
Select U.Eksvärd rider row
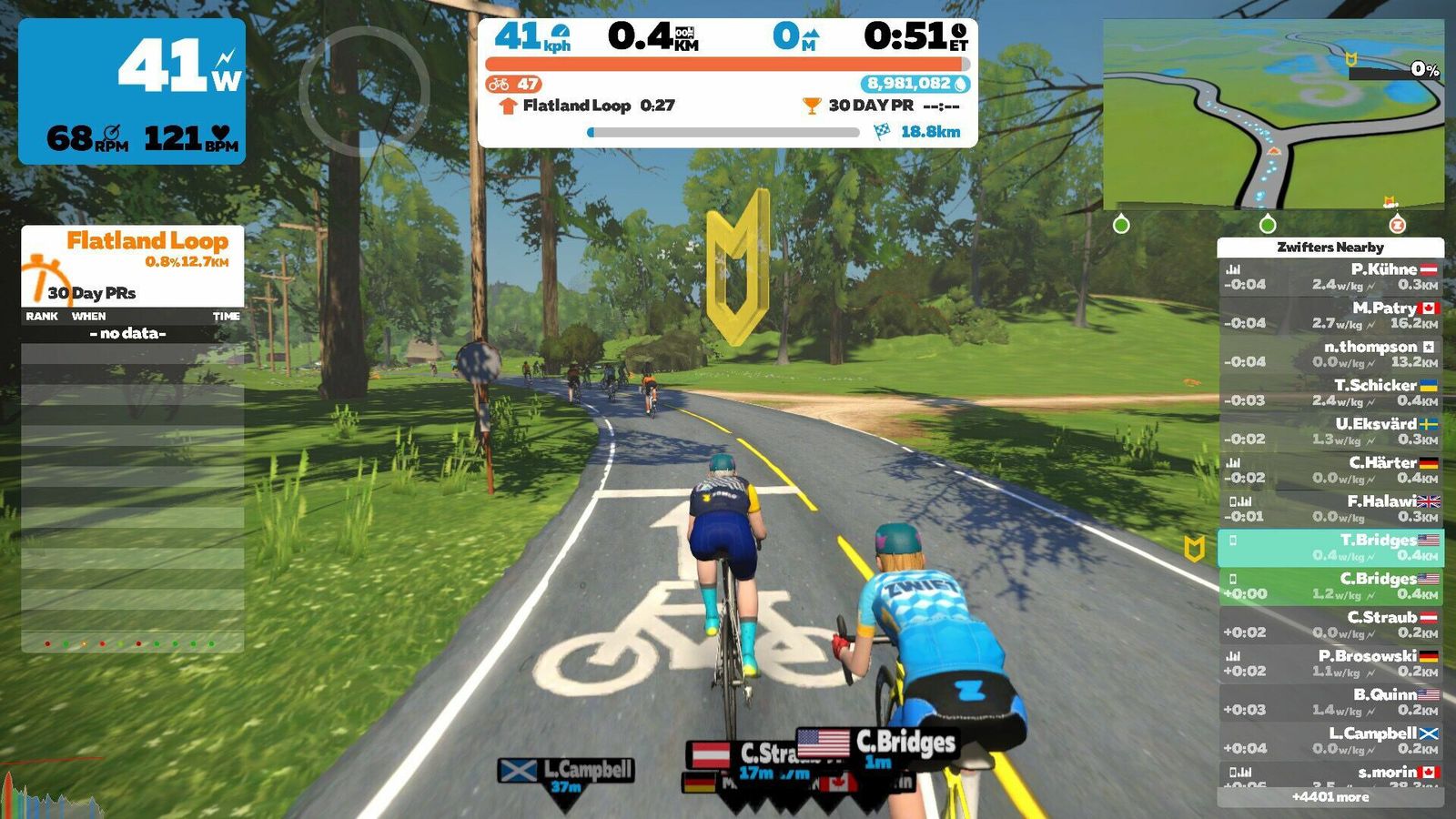pyautogui.click(x=1330, y=431)
